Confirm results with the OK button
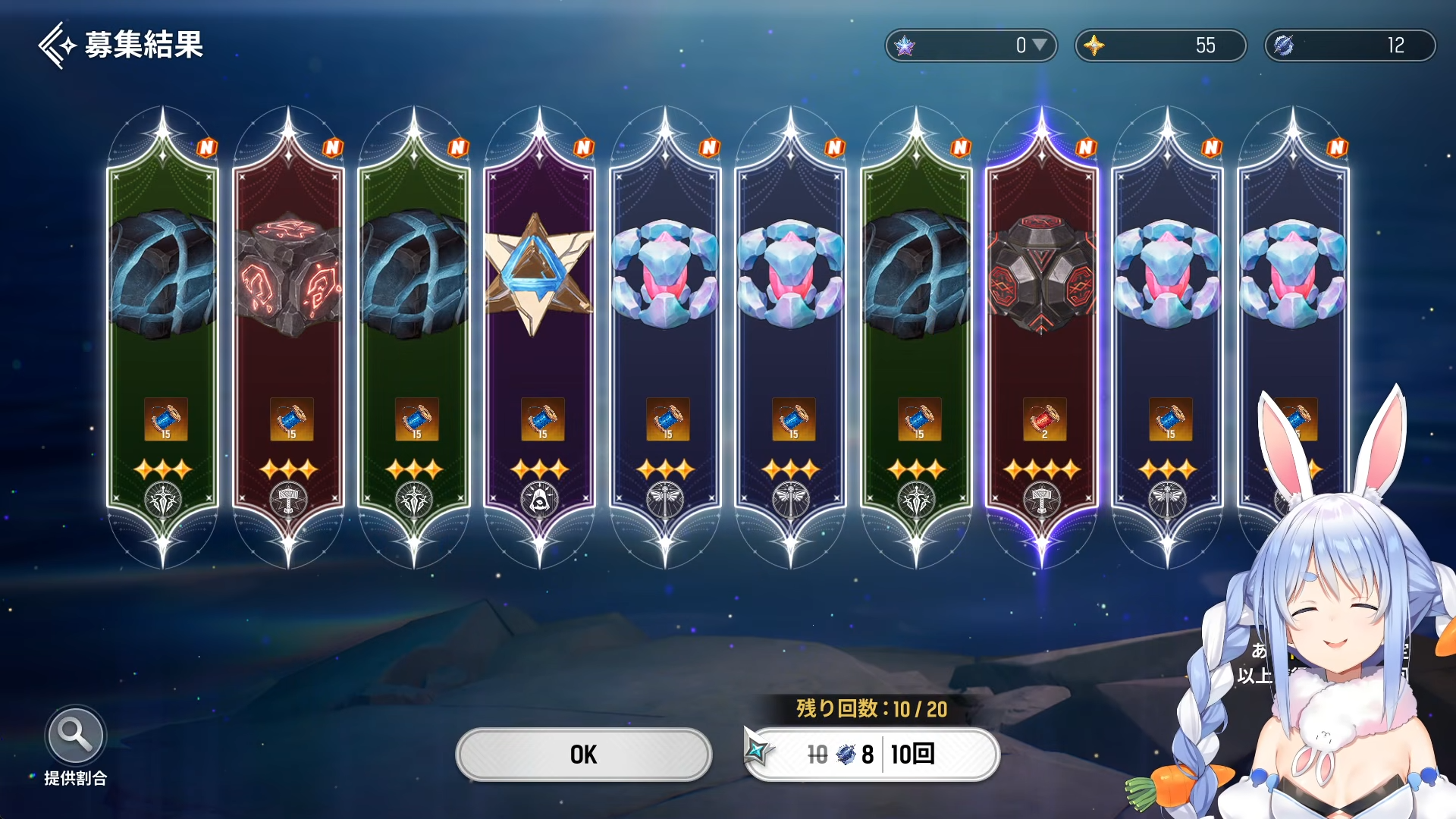 (583, 754)
